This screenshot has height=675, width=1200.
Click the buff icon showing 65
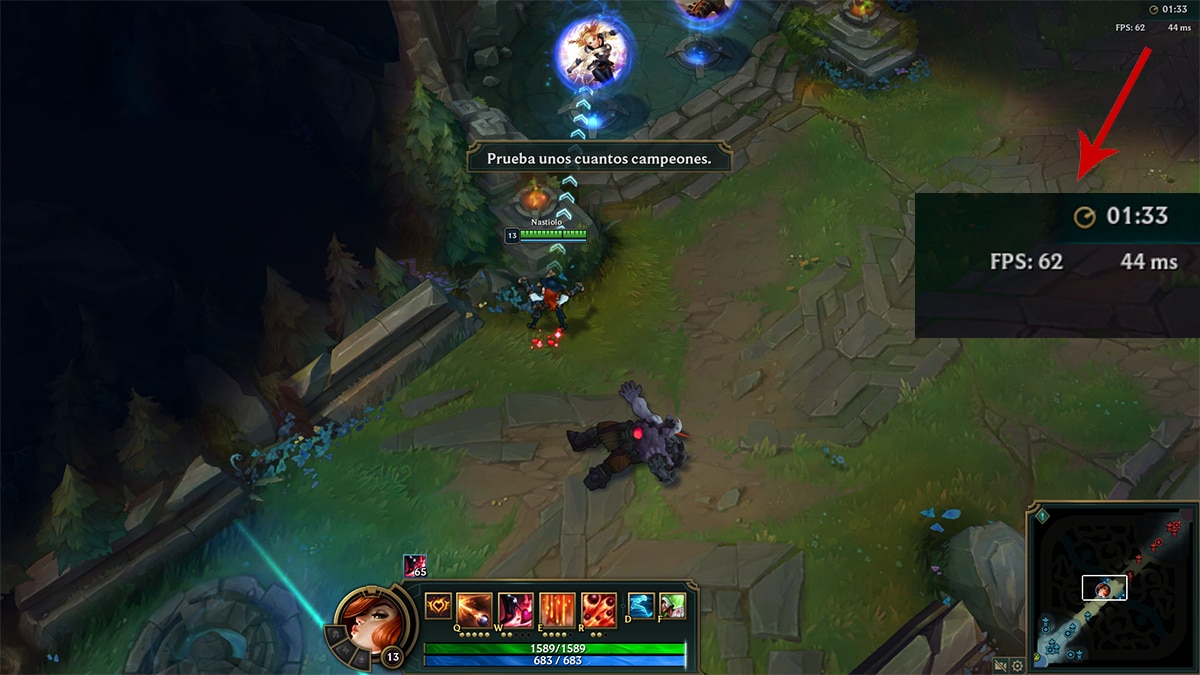tap(415, 566)
